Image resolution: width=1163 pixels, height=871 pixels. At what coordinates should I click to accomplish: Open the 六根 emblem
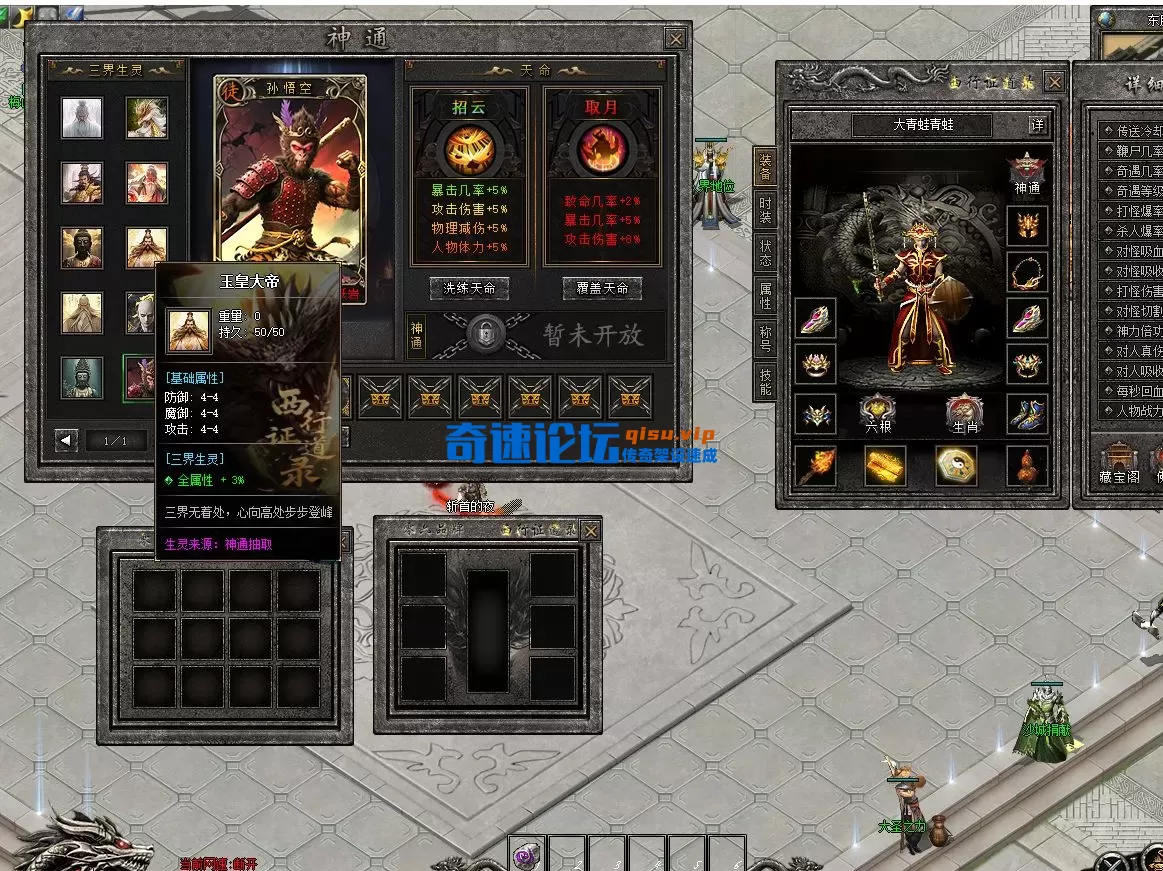tap(877, 413)
